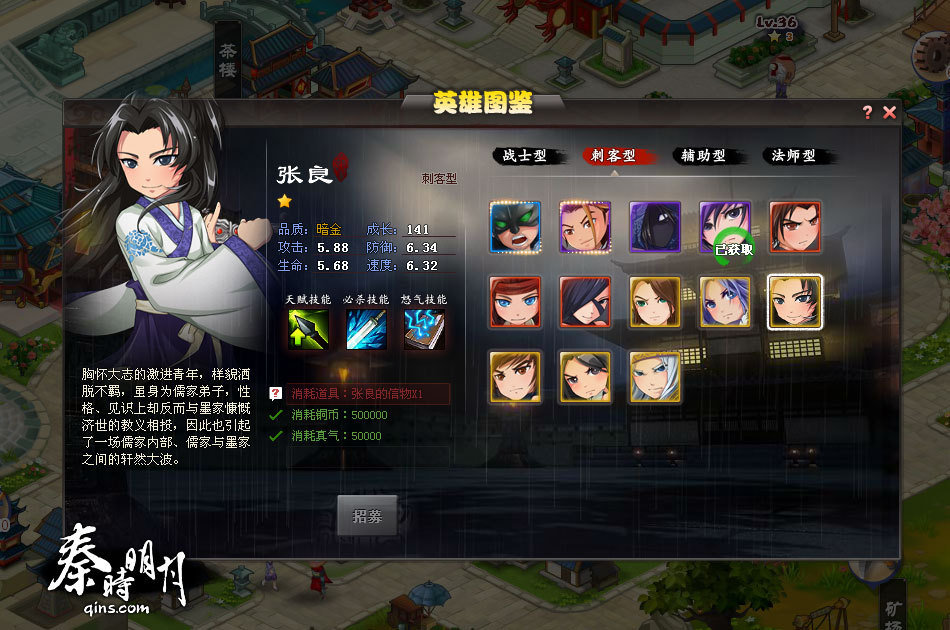The image size is (950, 630).
Task: Choose the green-eyed brown-haired hero portrait
Action: [x=655, y=302]
